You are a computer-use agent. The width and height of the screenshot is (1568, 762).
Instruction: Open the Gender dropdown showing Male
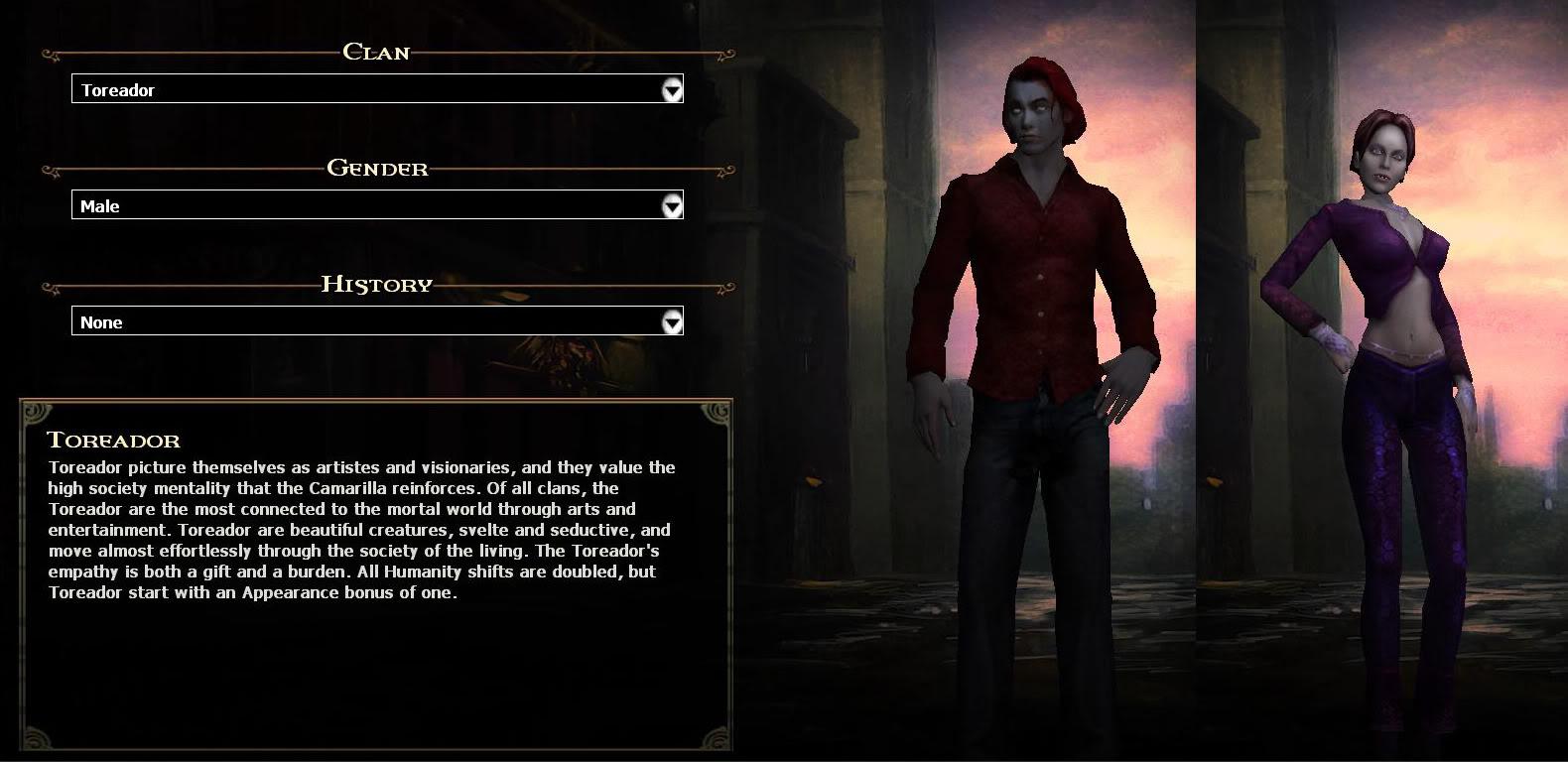[367, 206]
